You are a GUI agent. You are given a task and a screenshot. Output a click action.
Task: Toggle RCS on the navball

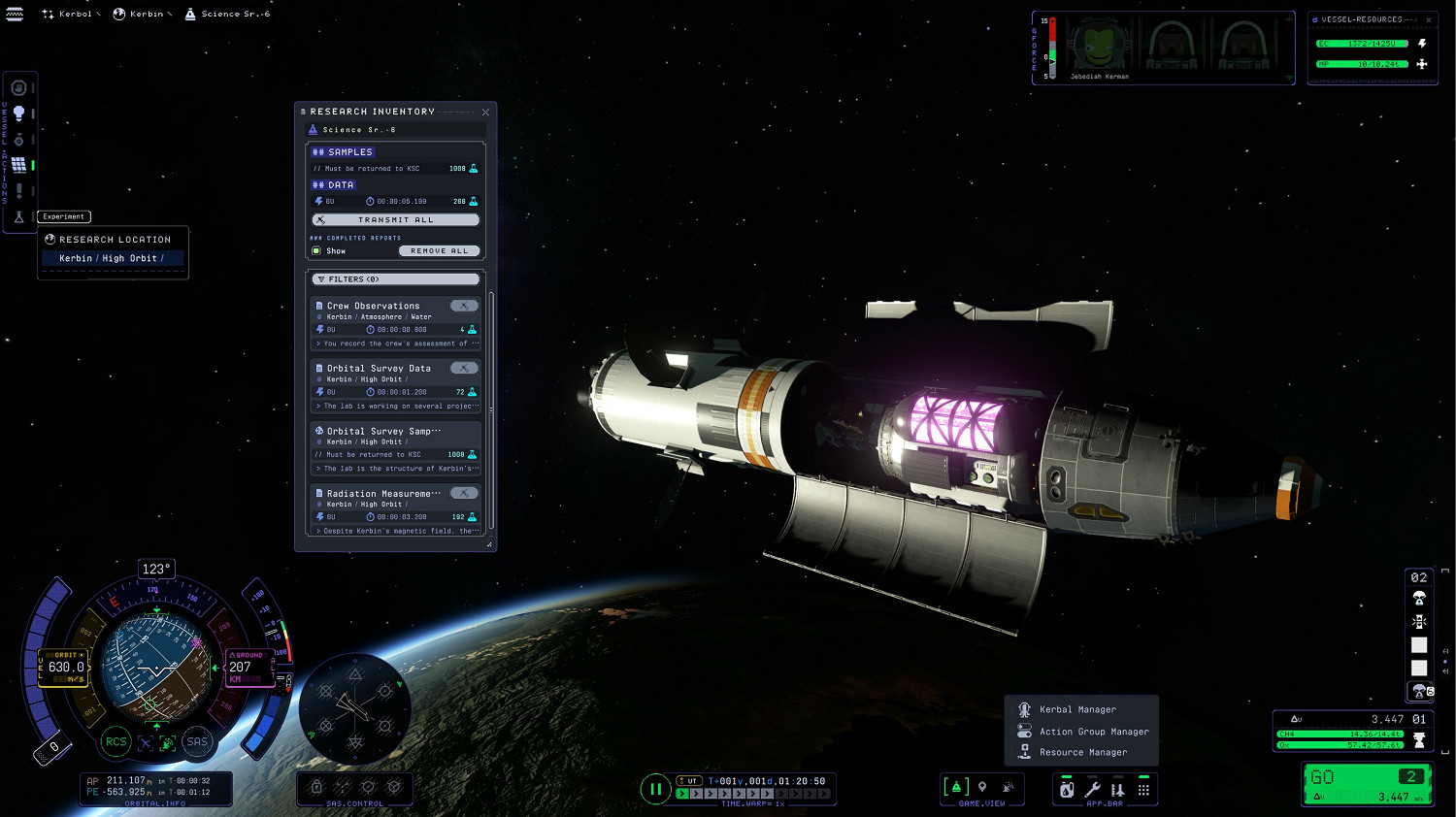(116, 742)
